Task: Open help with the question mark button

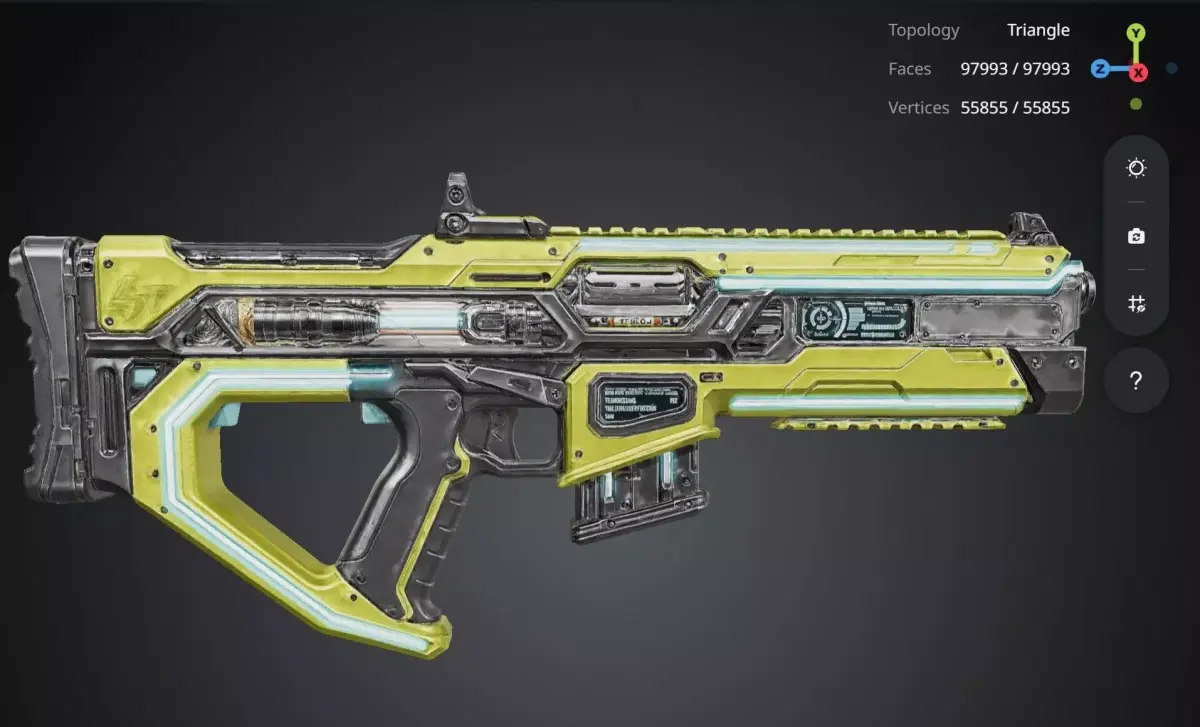Action: point(1136,381)
